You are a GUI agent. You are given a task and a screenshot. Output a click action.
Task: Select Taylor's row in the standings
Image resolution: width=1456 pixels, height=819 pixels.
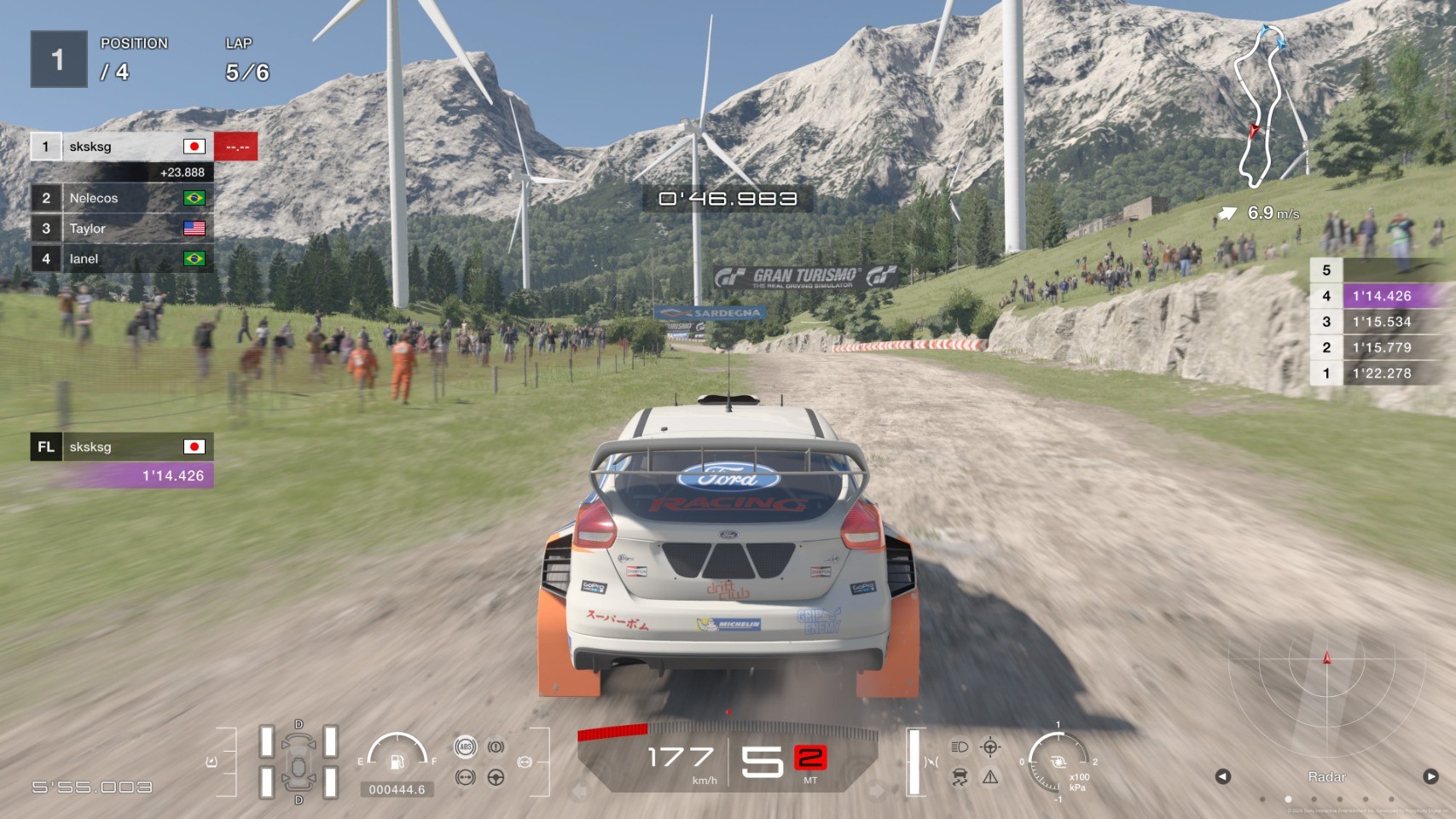tap(121, 229)
